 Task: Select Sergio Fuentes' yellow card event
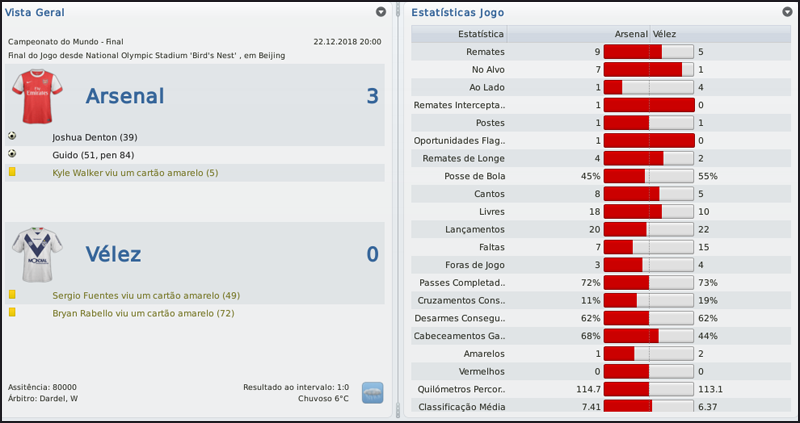point(146,296)
